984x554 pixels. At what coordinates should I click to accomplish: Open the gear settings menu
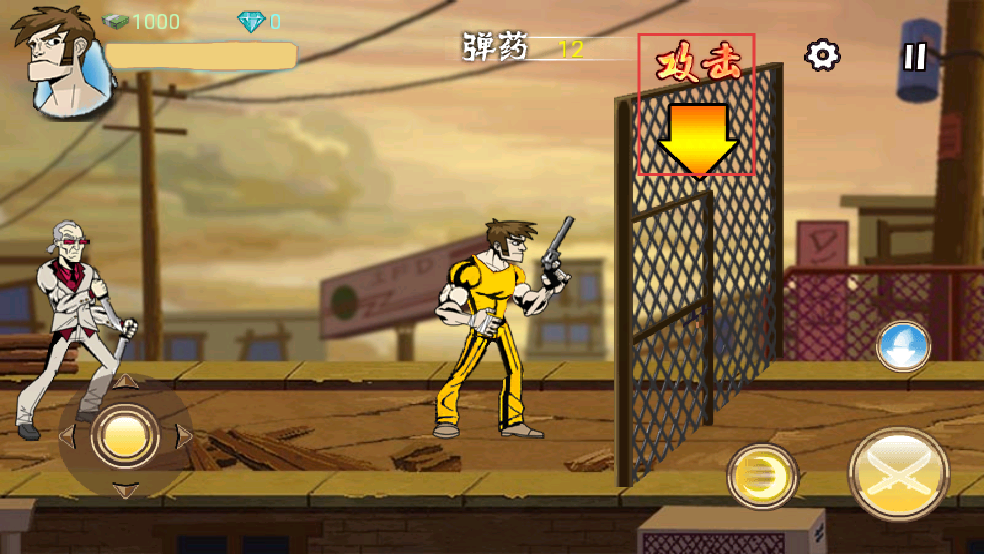point(822,55)
